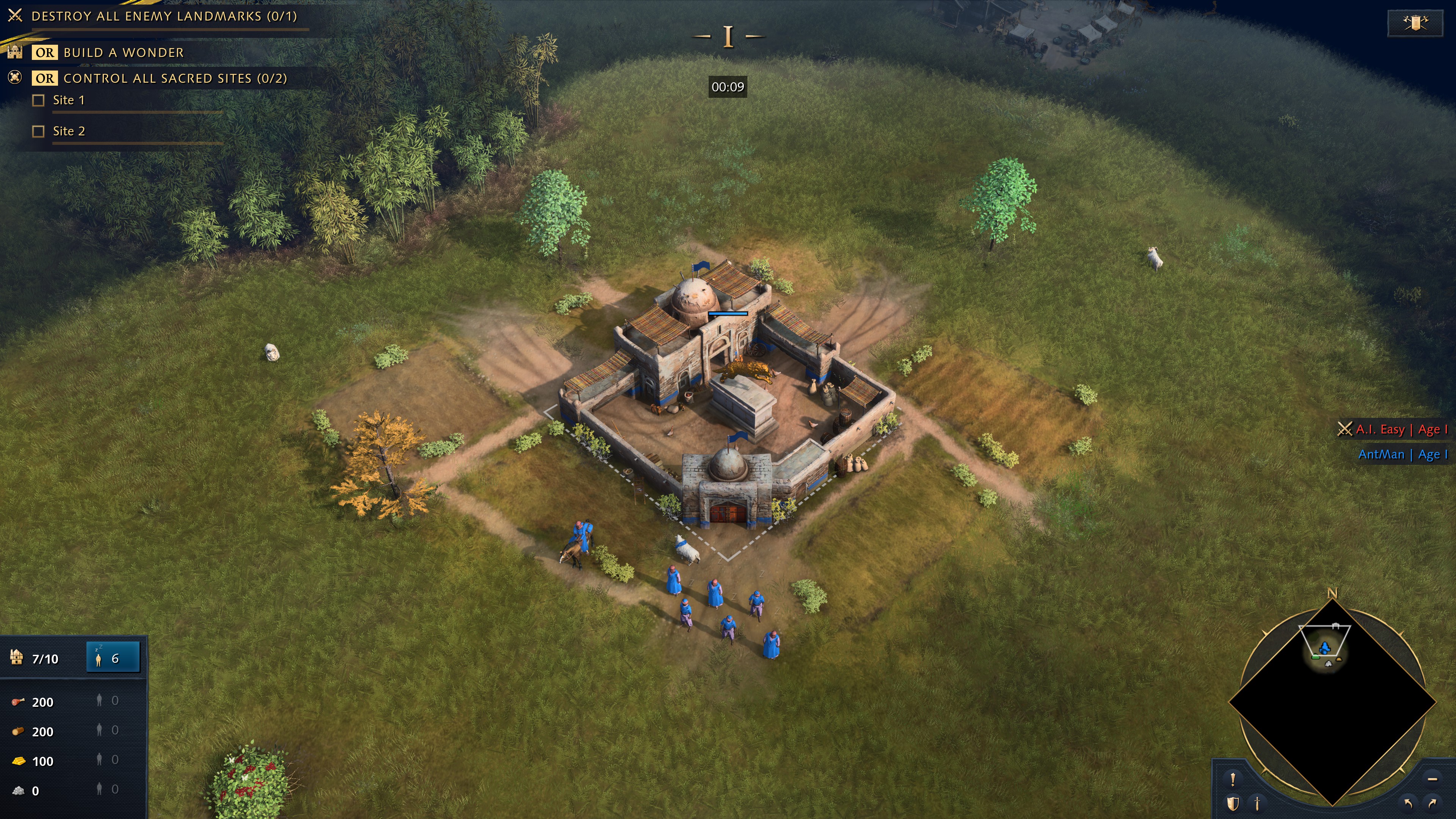Select the Control All Sacred Sites objective
Screen dimensions: 1456x819
(175, 78)
